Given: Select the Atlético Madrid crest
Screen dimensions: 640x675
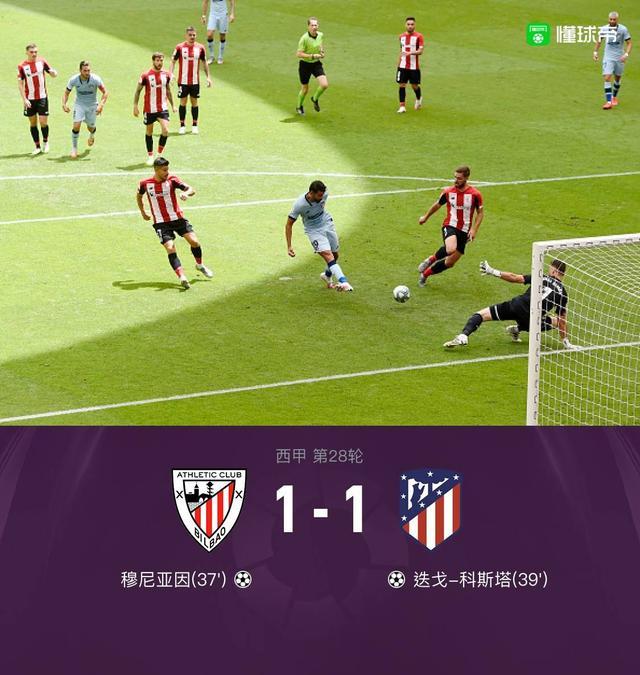Looking at the screenshot, I should point(430,509).
